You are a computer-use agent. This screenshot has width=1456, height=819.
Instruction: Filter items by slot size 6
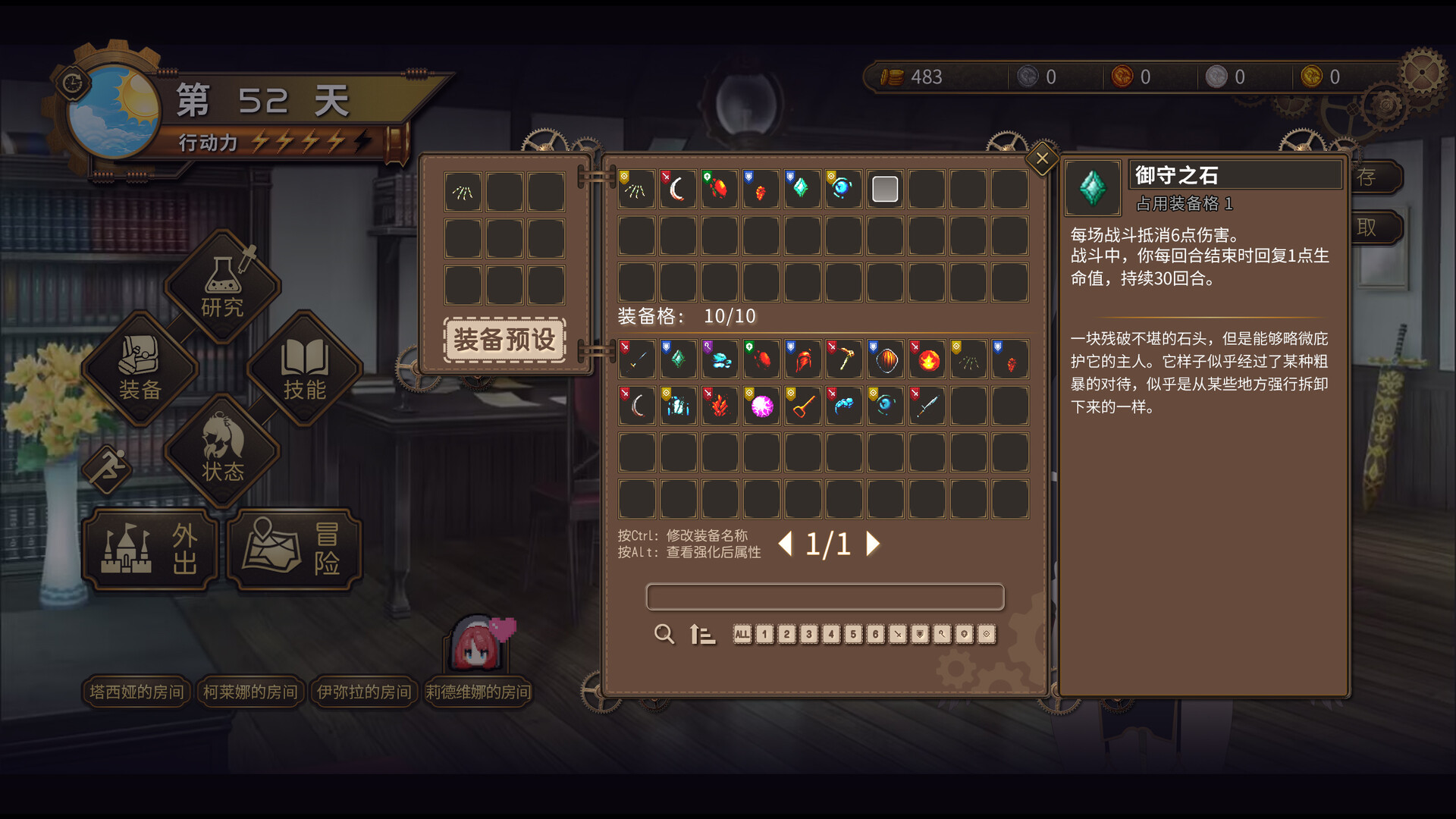pyautogui.click(x=876, y=635)
